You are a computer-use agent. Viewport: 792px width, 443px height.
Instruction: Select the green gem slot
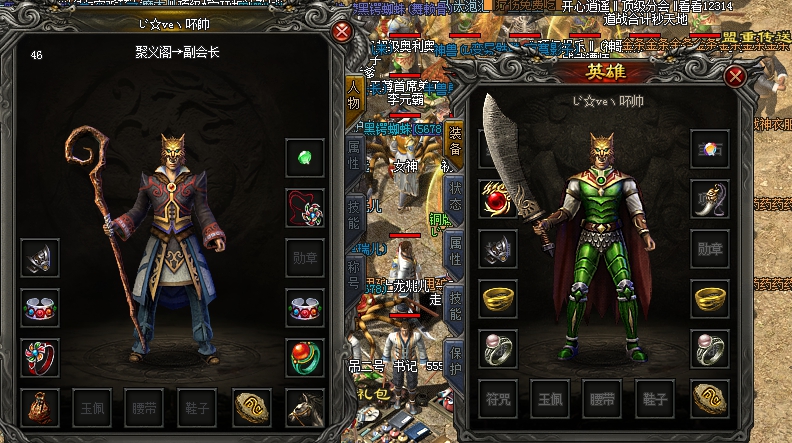point(304,158)
